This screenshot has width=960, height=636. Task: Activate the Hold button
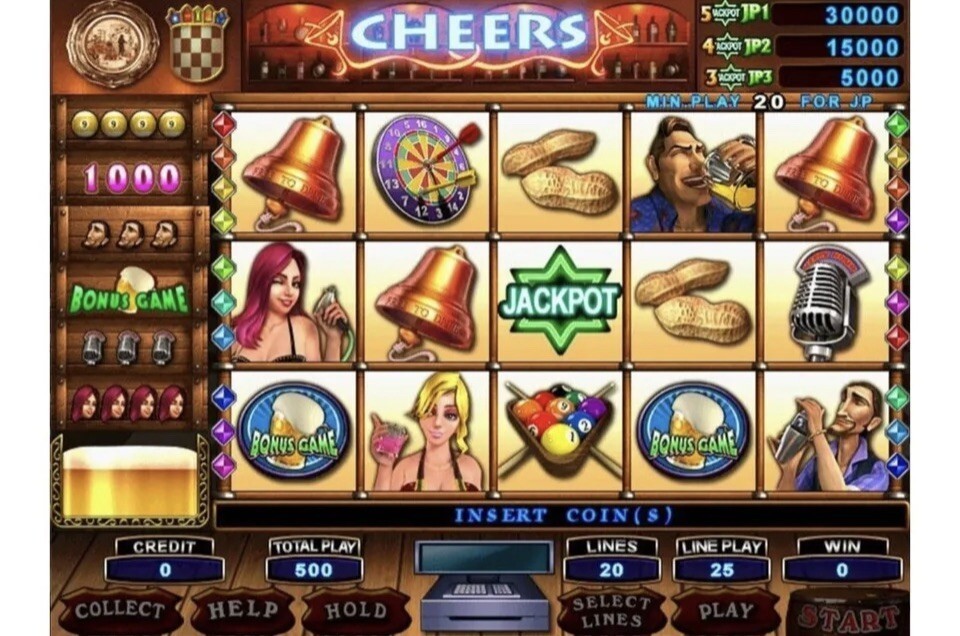pos(355,610)
